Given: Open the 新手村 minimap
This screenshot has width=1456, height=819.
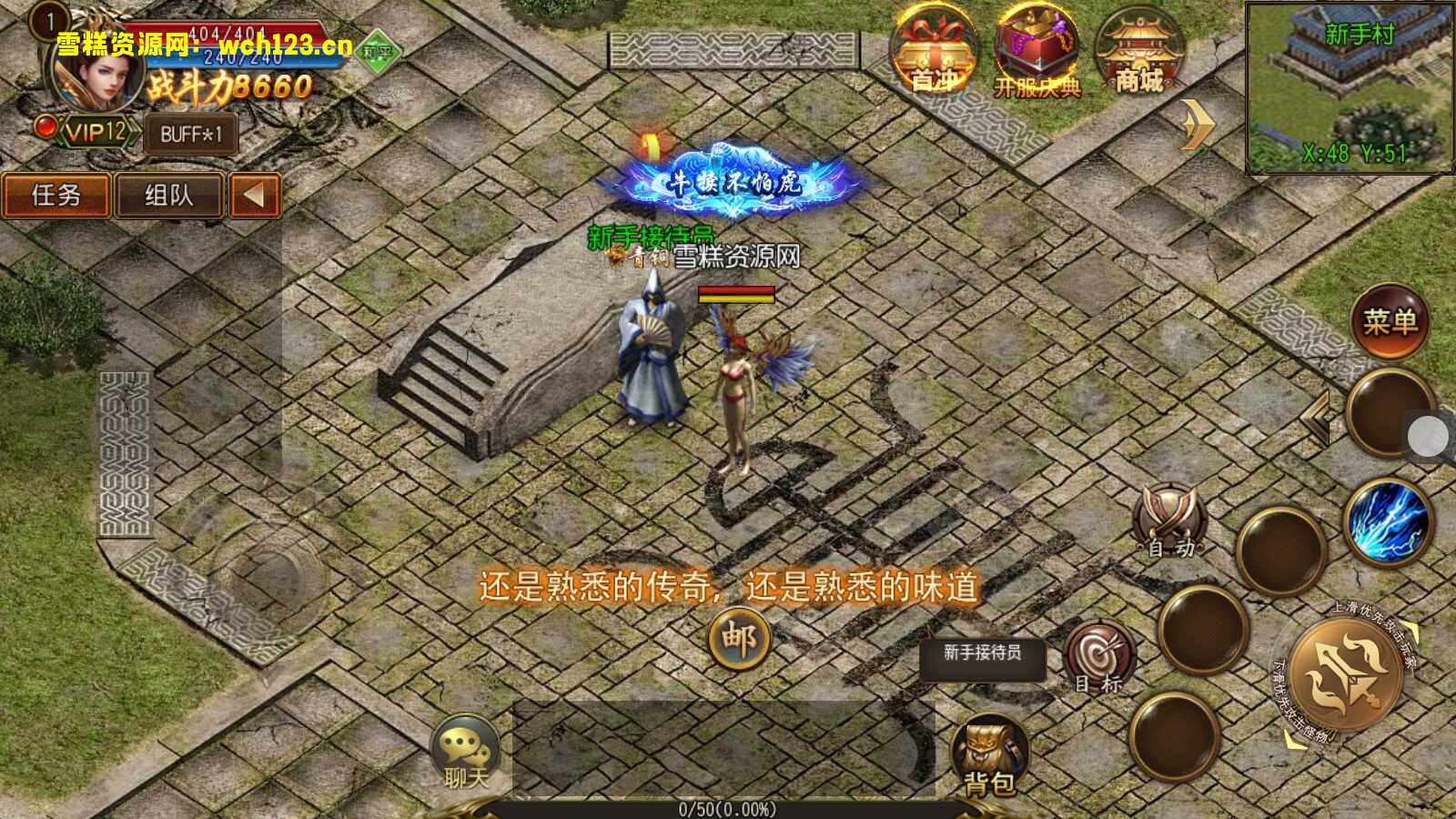Looking at the screenshot, I should (x=1350, y=87).
